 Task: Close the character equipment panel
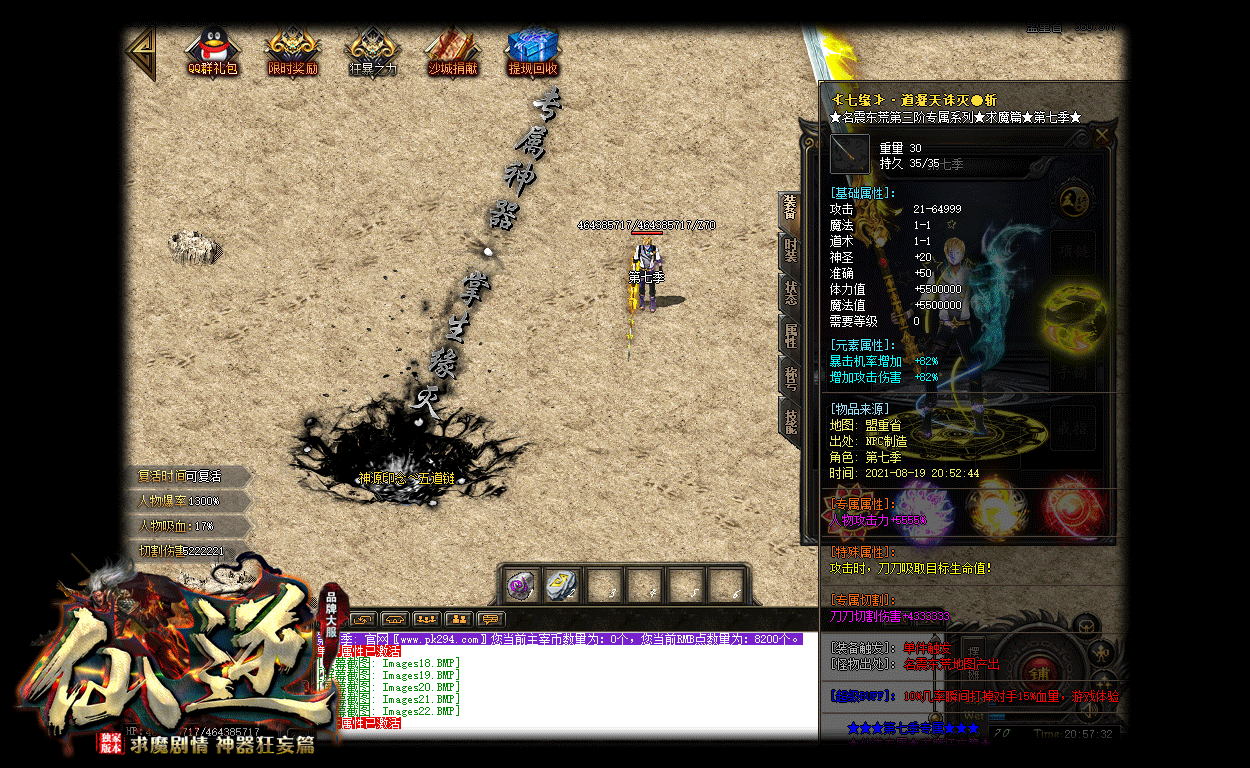(1102, 135)
